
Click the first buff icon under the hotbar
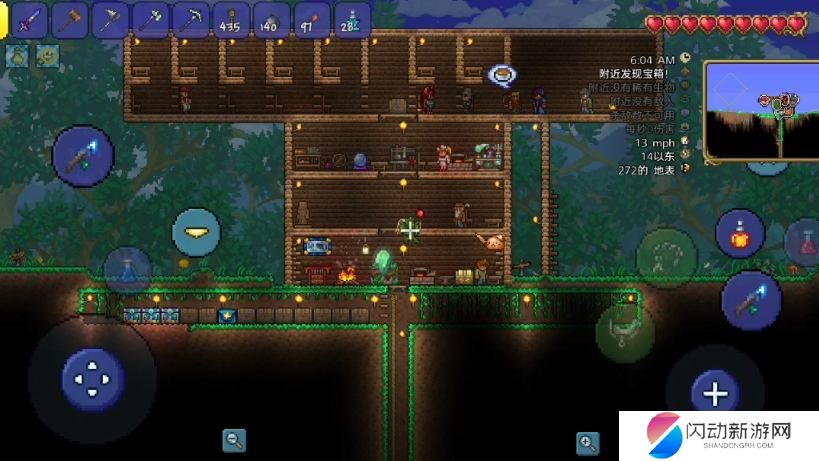(x=17, y=57)
